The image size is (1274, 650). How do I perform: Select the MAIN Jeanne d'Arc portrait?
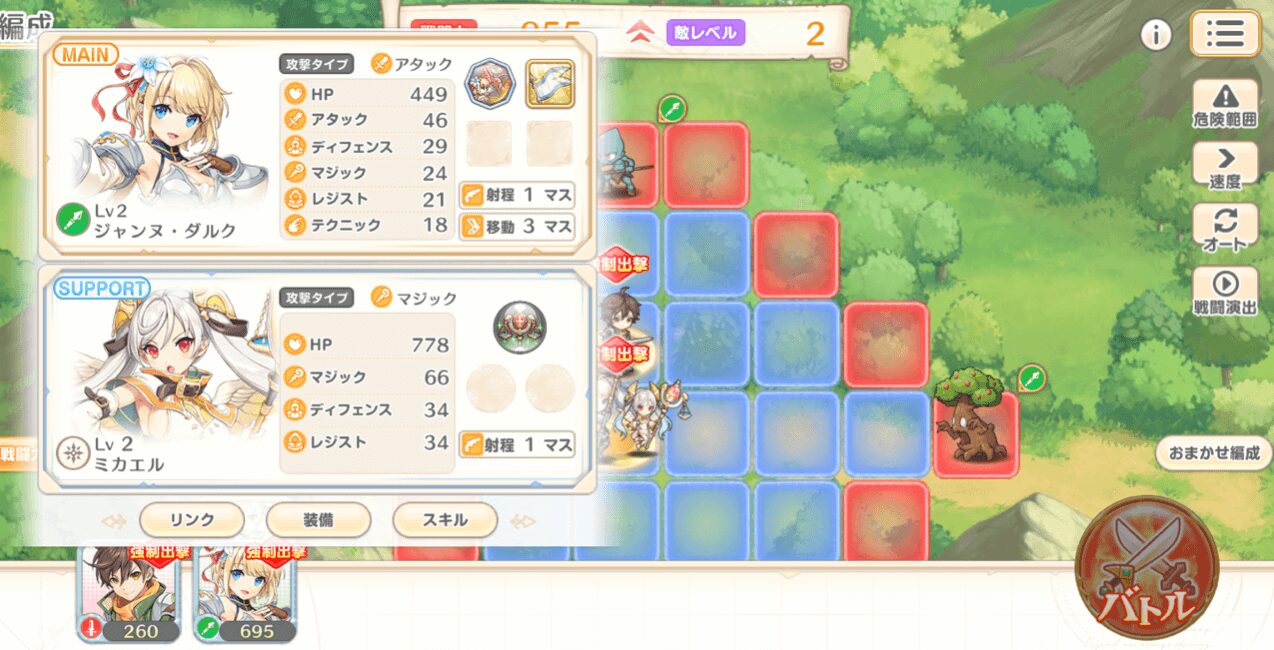tap(160, 140)
